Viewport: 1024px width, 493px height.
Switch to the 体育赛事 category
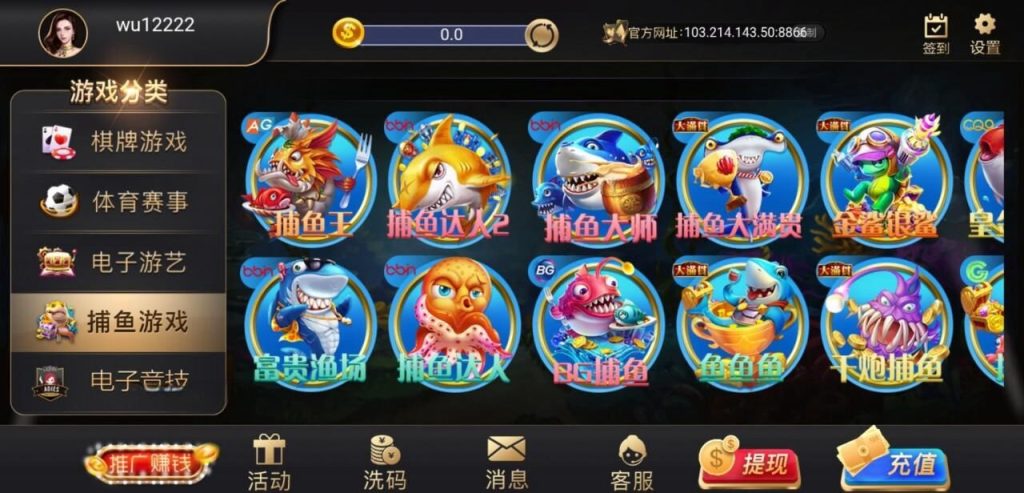tap(118, 201)
